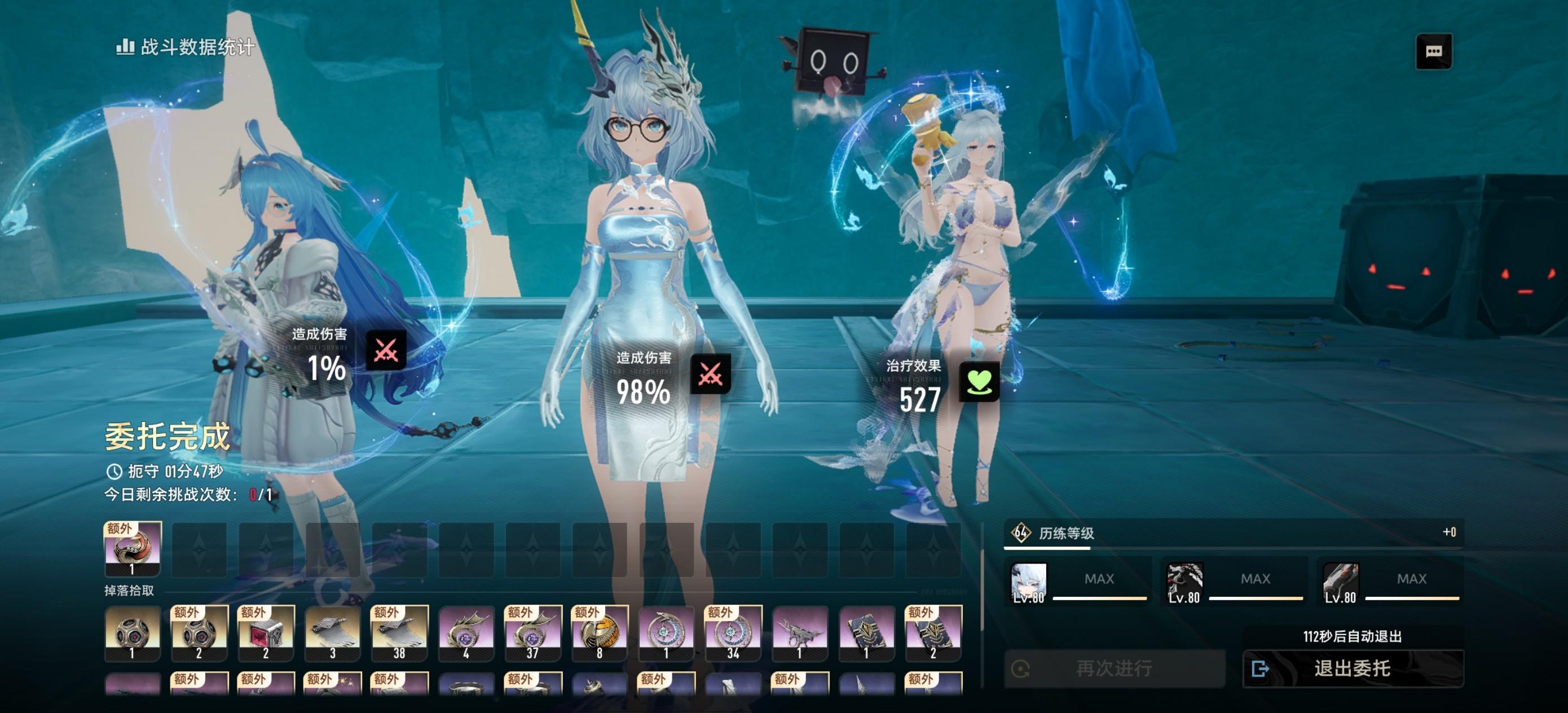Open the chat bubble icon
This screenshot has width=1568, height=713.
pos(1433,51)
